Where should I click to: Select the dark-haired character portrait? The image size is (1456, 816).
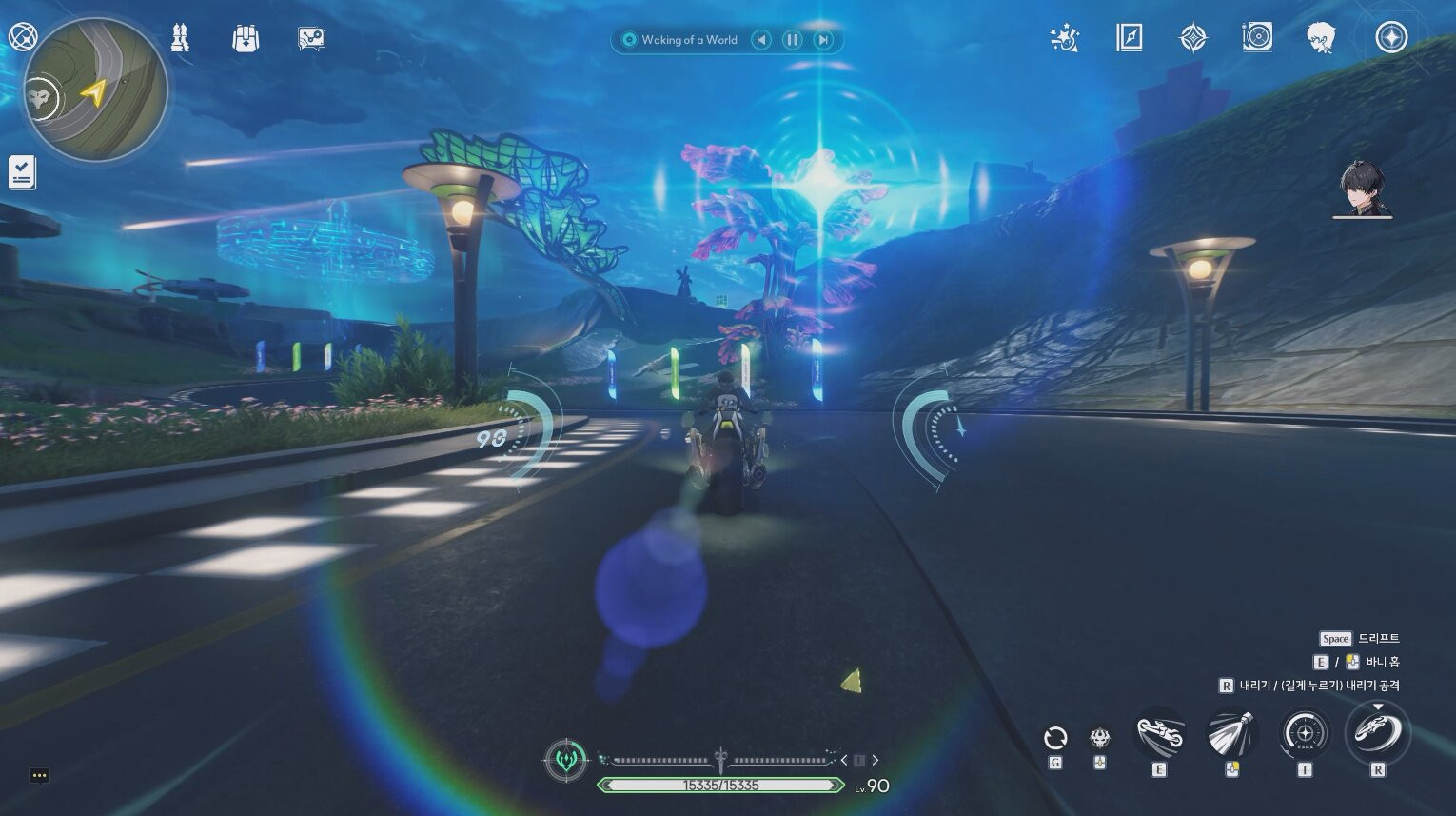pyautogui.click(x=1362, y=189)
